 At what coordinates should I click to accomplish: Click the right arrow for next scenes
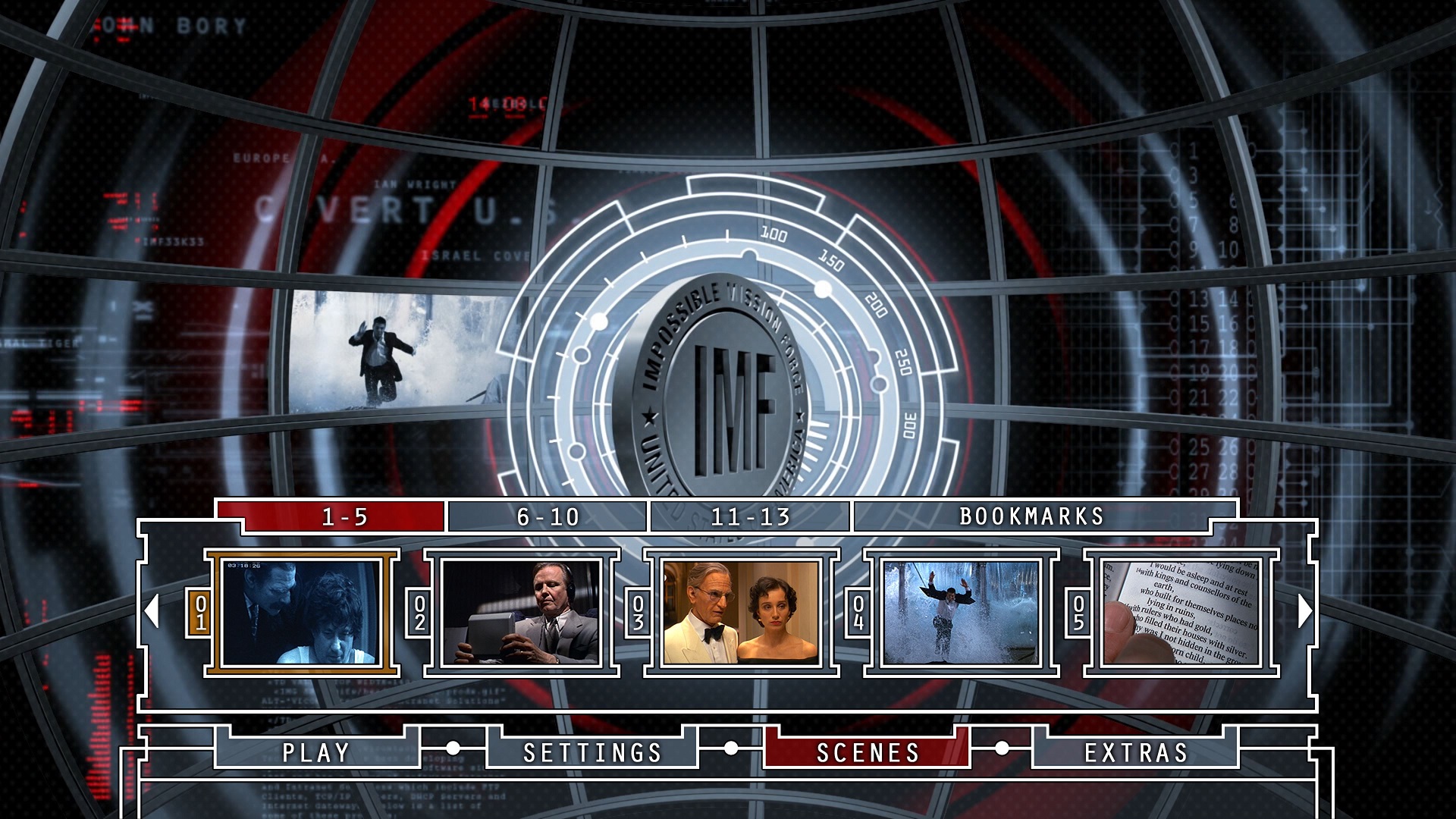click(x=1304, y=610)
